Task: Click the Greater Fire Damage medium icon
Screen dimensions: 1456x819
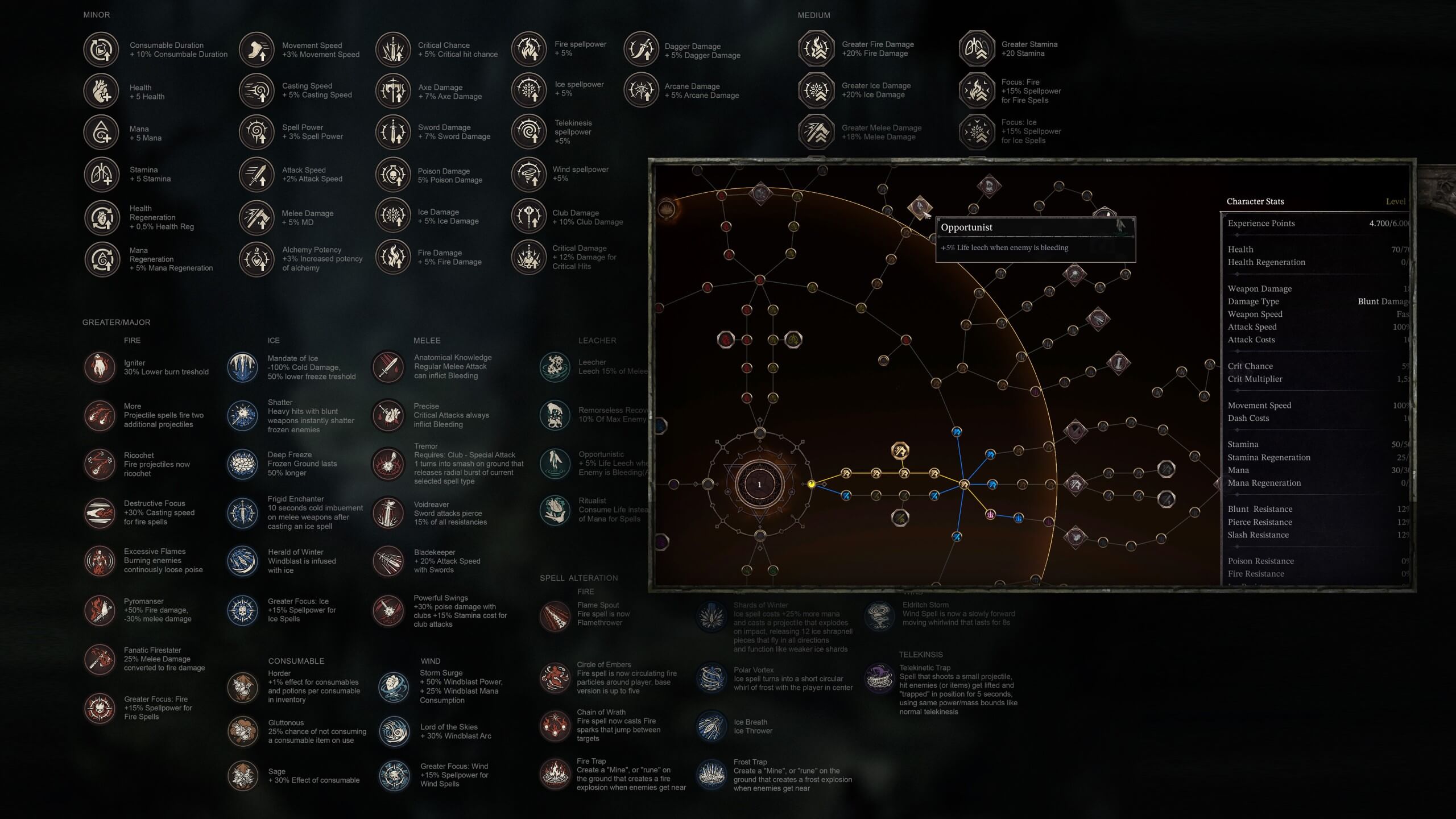Action: click(816, 49)
